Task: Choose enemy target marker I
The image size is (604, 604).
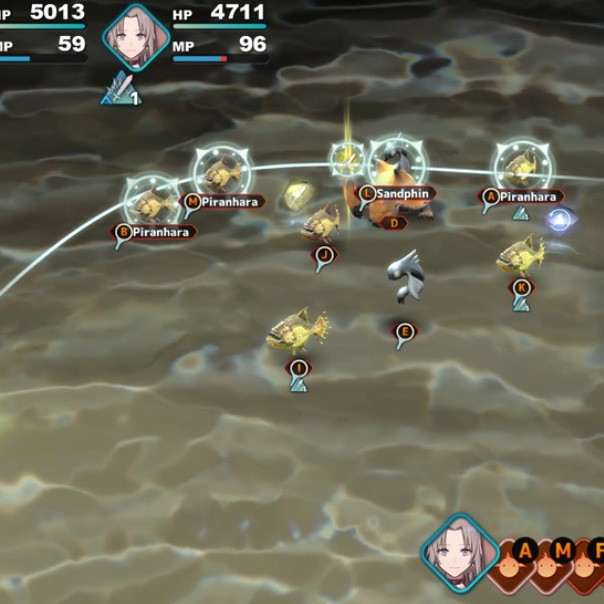Action: [298, 368]
